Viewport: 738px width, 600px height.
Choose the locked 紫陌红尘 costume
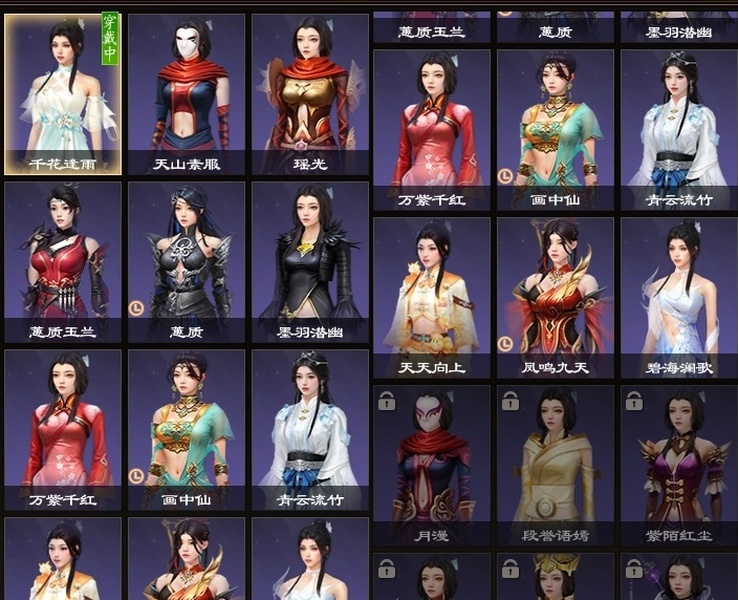click(x=679, y=465)
